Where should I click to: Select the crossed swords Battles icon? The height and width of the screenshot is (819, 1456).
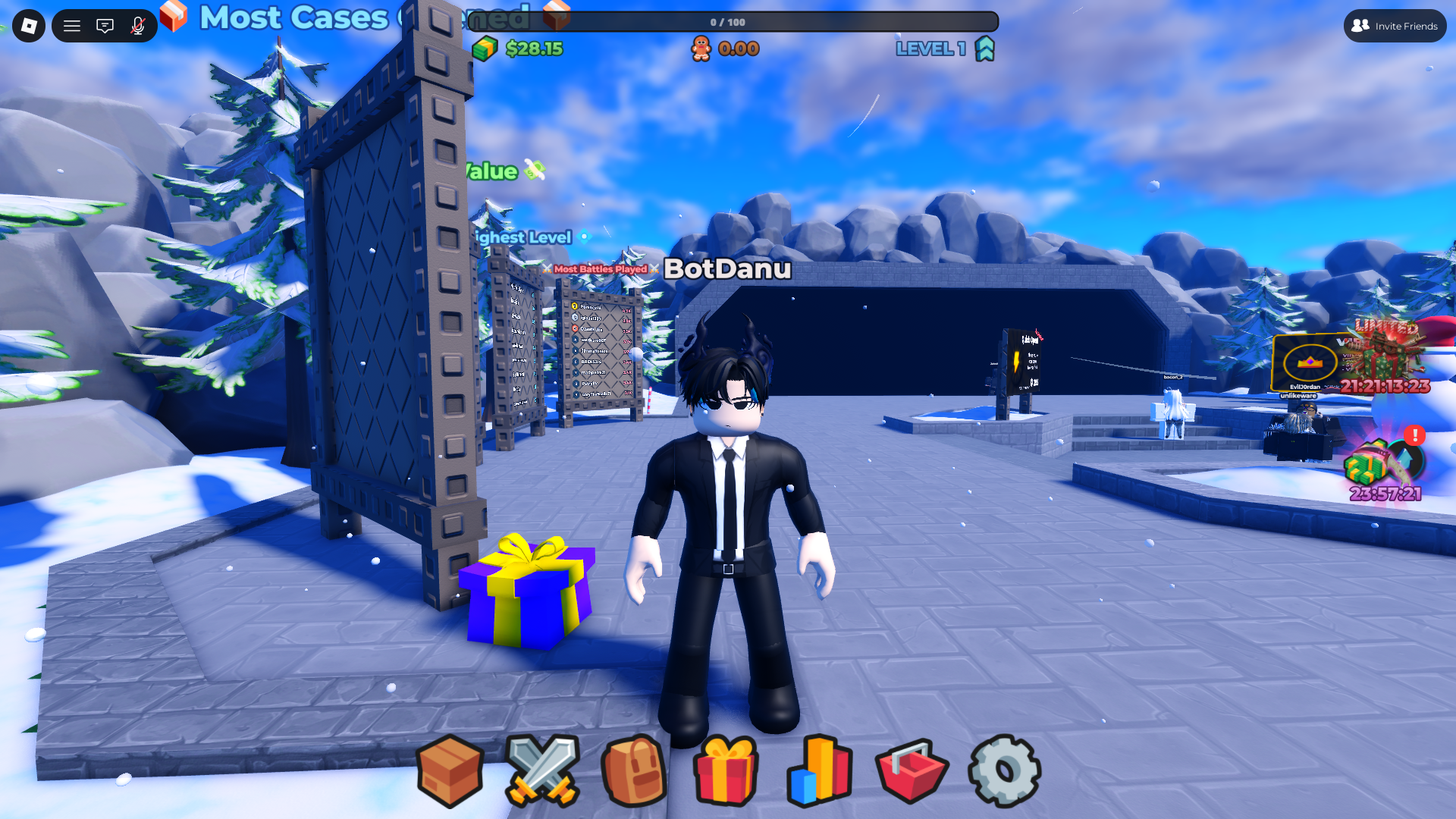tap(543, 770)
